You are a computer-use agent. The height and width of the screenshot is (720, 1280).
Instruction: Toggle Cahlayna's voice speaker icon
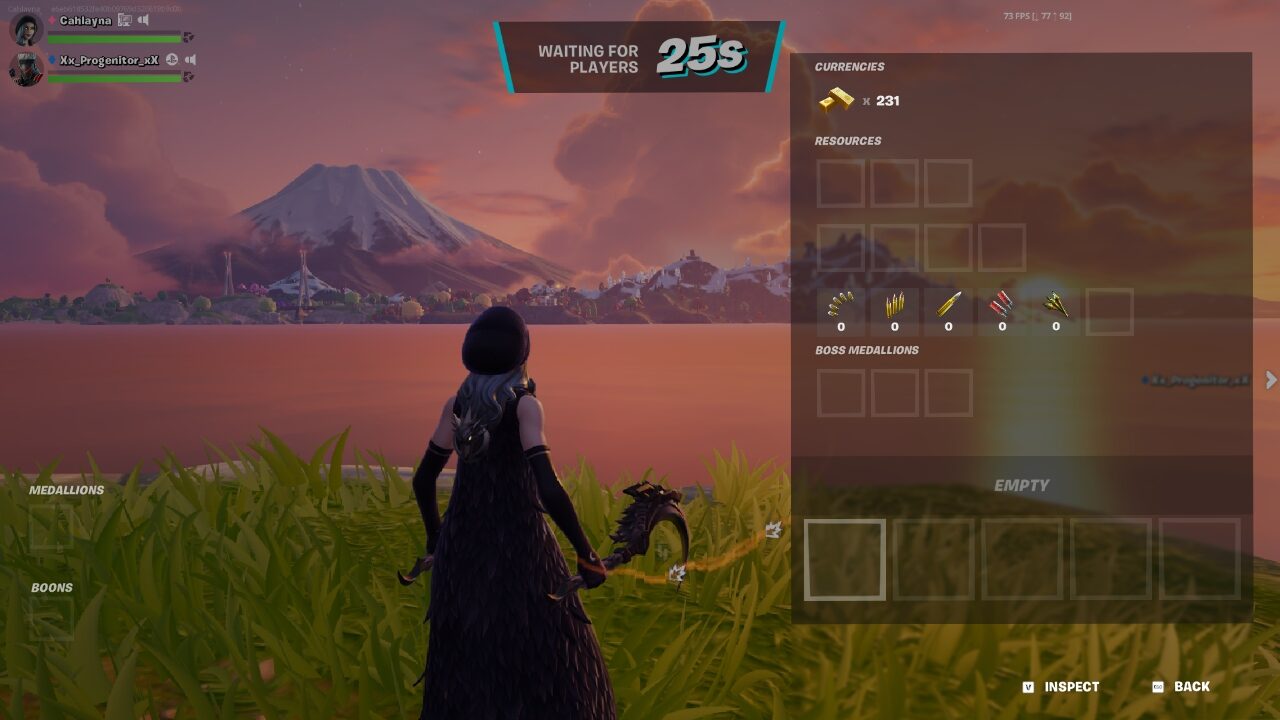click(x=144, y=20)
